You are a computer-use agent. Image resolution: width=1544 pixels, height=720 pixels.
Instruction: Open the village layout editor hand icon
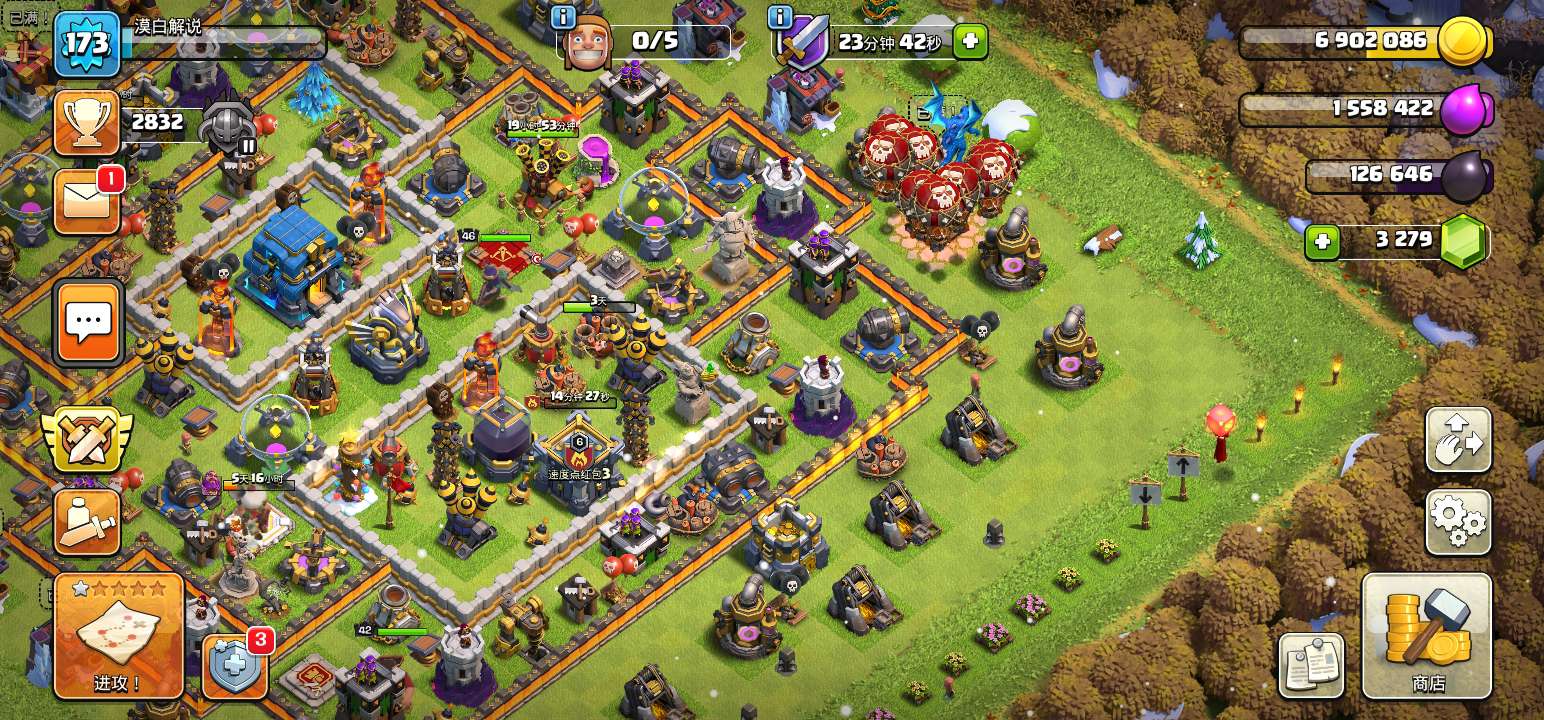(x=1458, y=440)
